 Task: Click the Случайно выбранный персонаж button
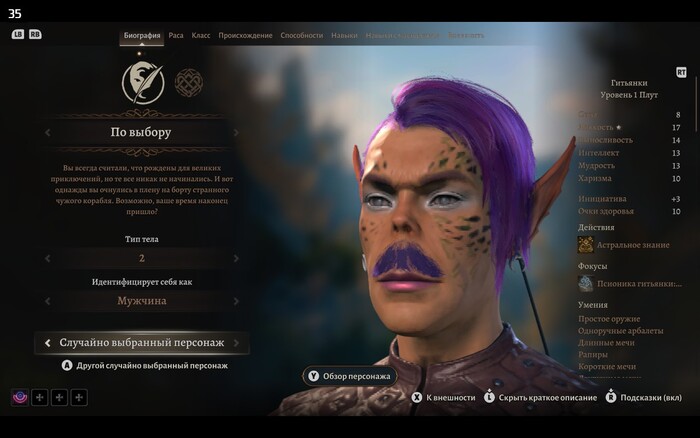(x=141, y=343)
